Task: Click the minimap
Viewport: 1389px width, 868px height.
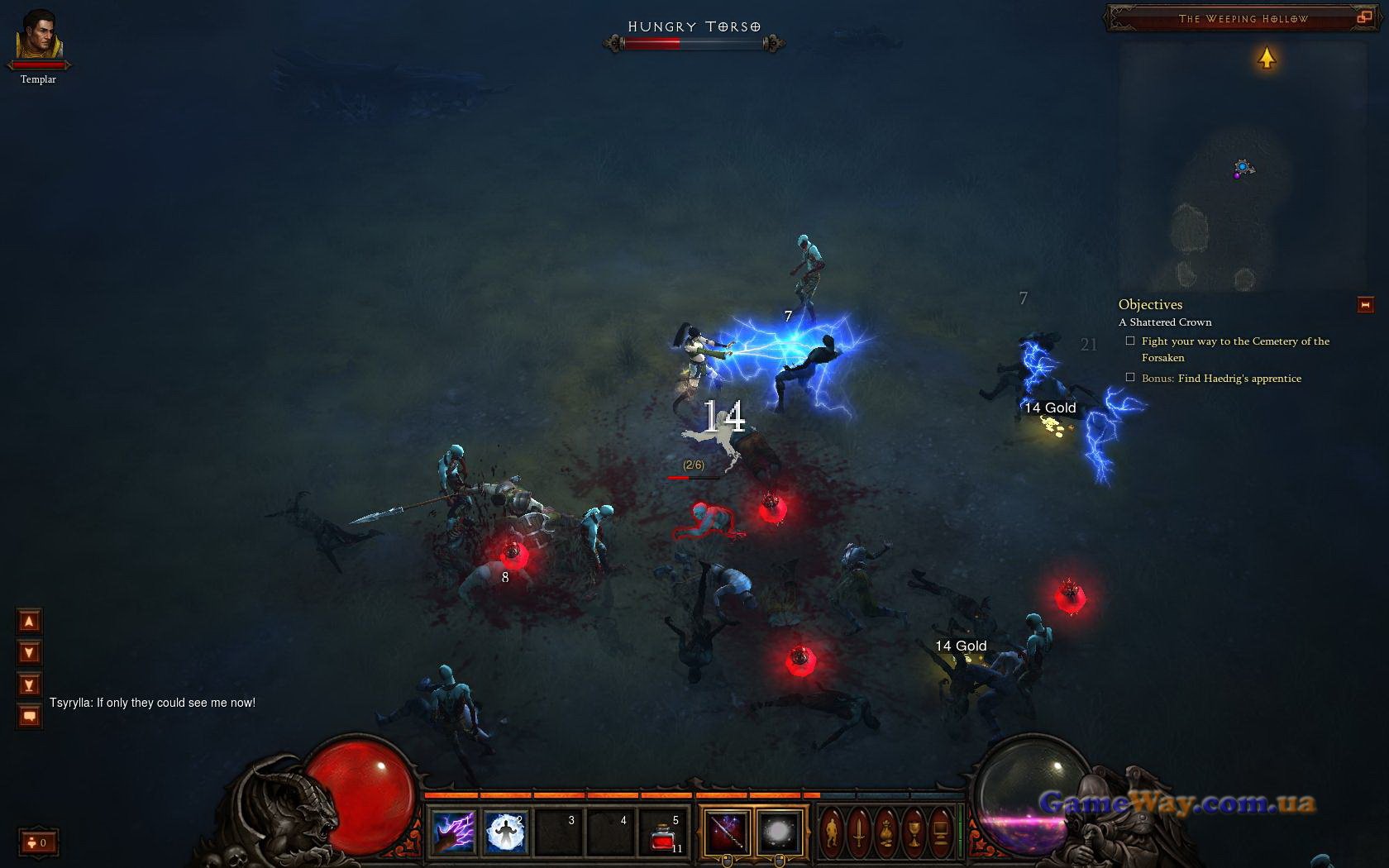Action: (1240, 165)
